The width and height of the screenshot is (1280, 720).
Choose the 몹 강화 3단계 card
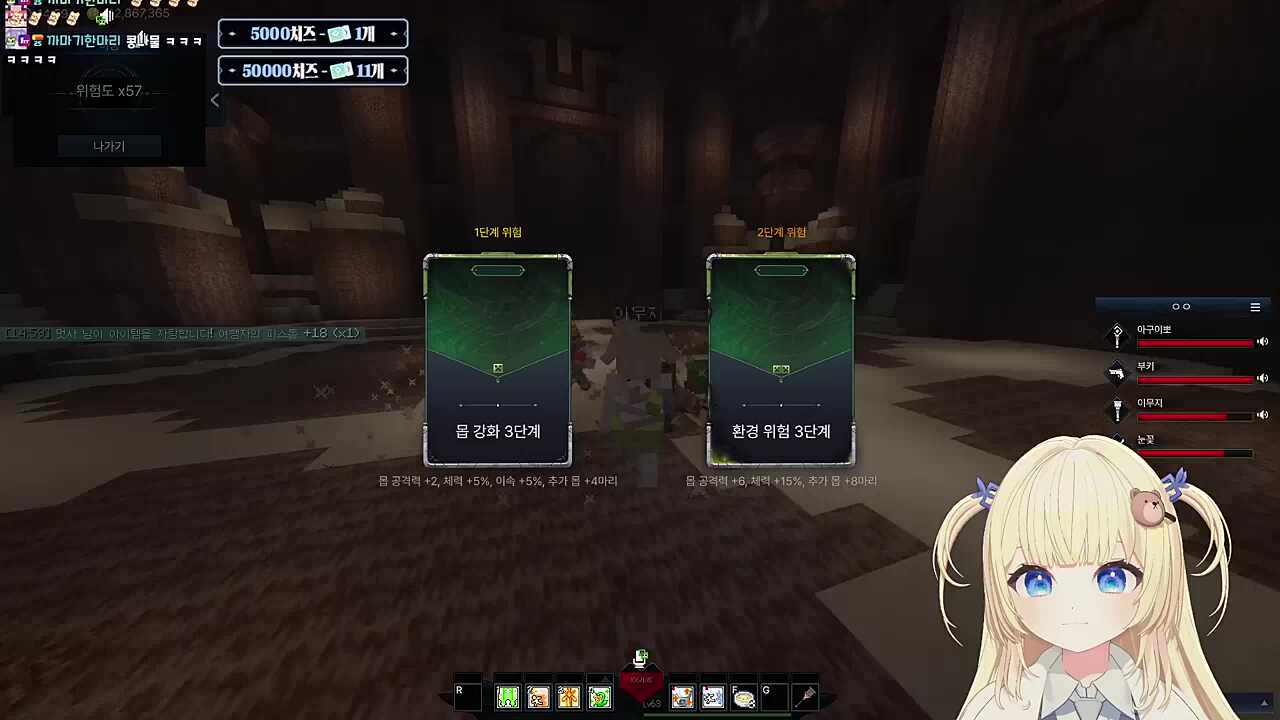497,360
